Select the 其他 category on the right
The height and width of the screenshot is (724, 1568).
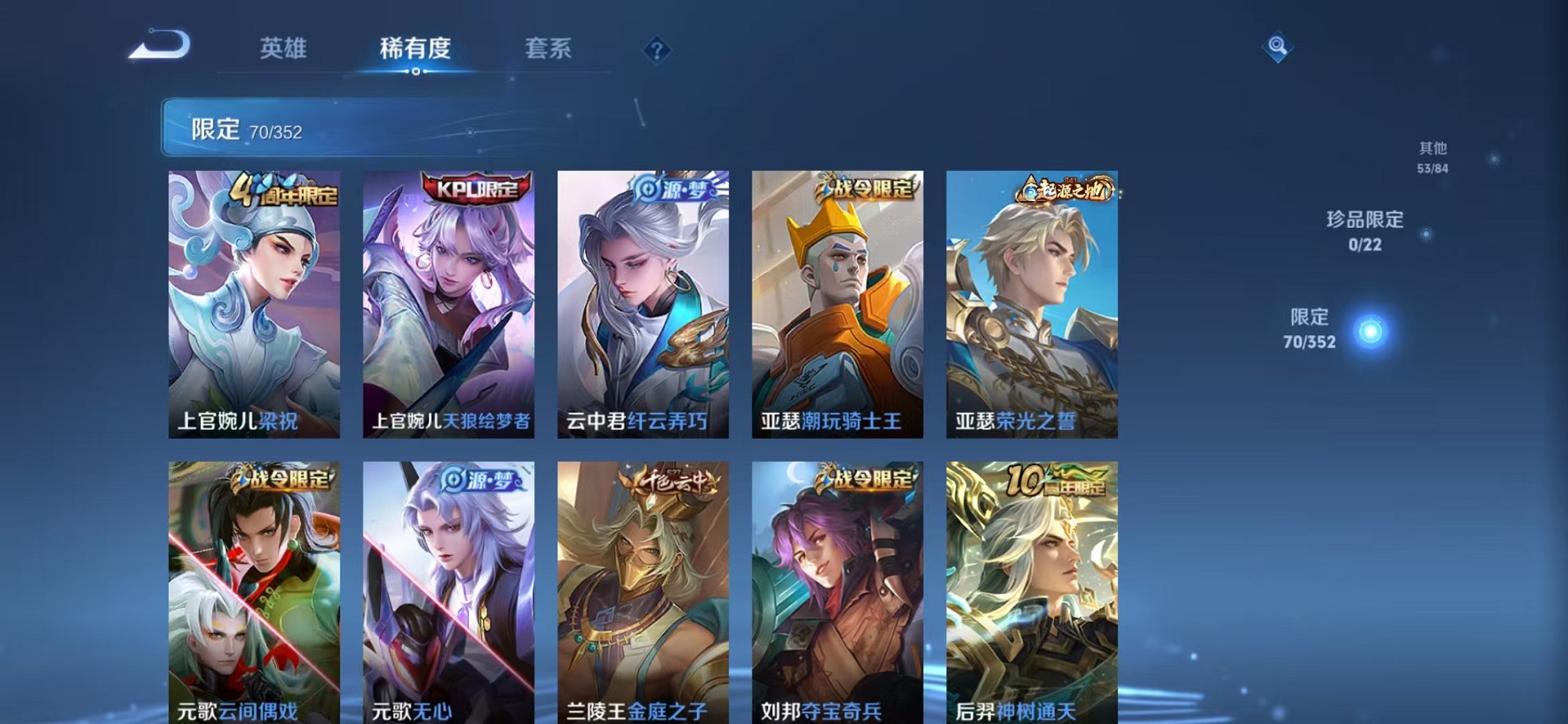pos(1432,154)
